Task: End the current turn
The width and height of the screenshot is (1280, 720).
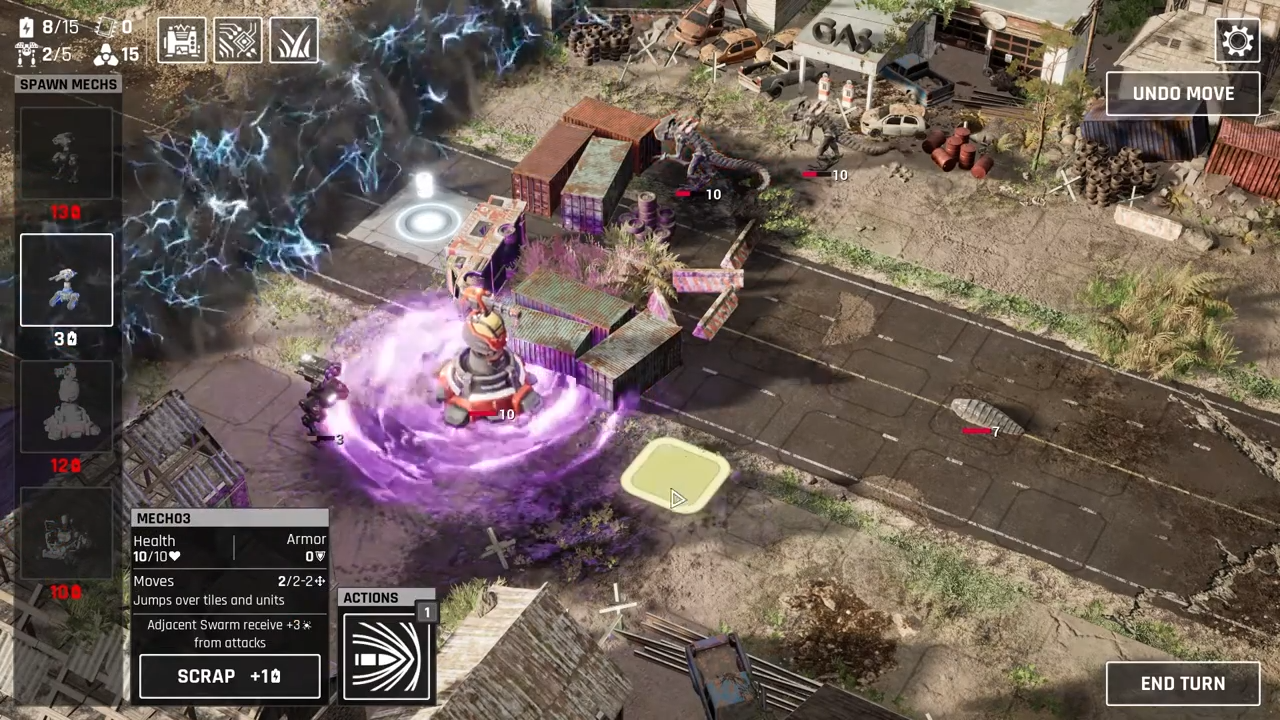Action: 1182,684
